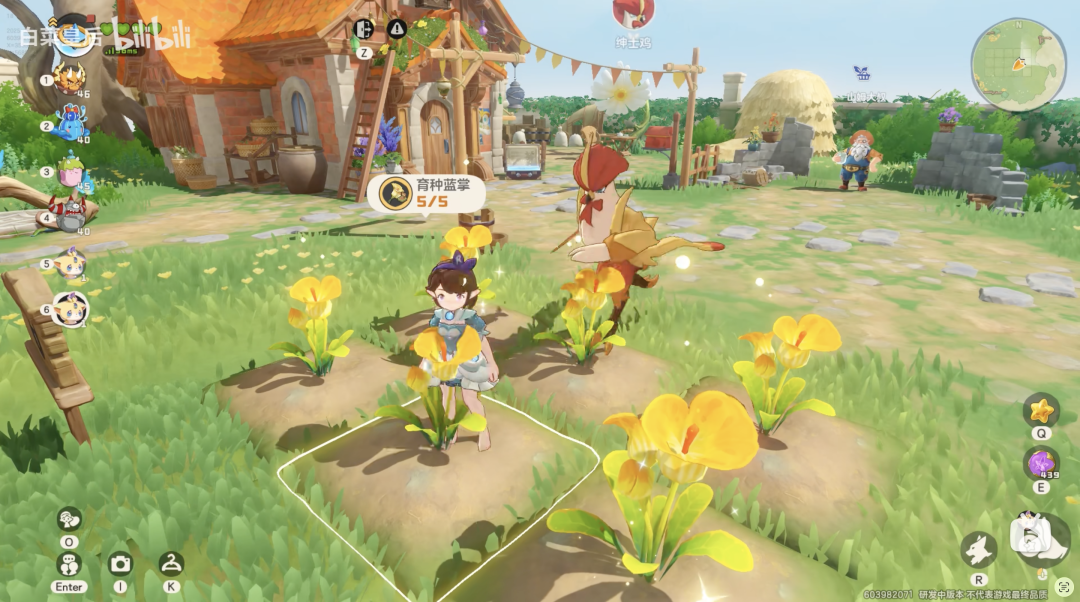
Task: Select the warning triangle icon
Action: tap(397, 28)
